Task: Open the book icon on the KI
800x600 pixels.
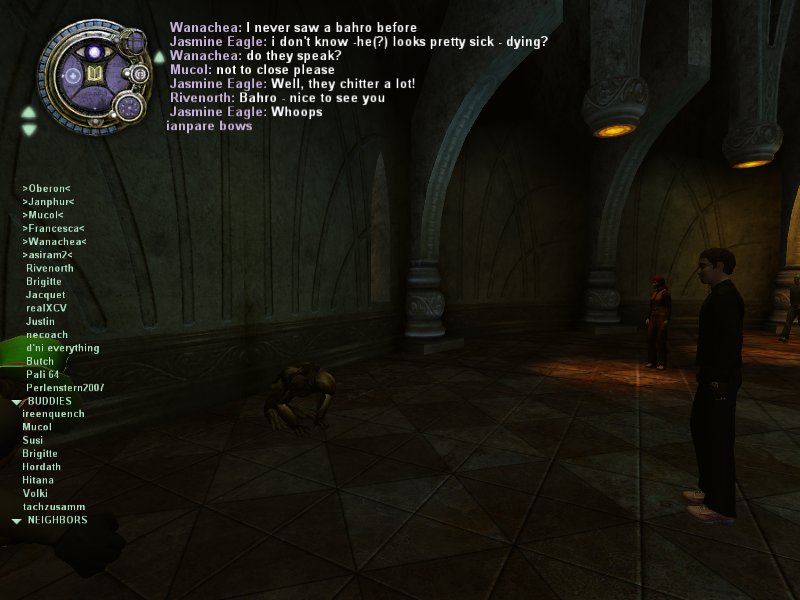Action: 96,75
